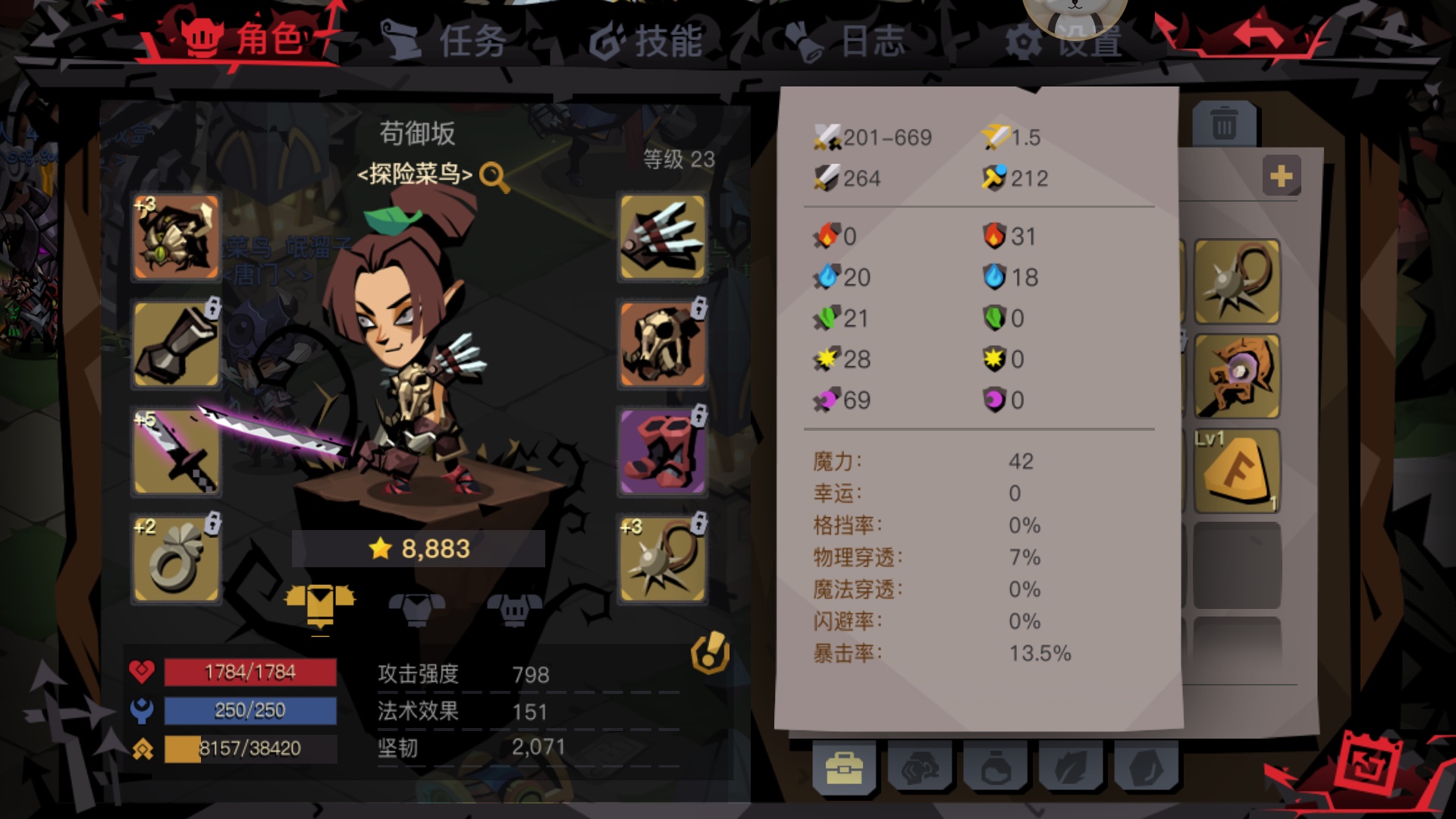Viewport: 1456px width, 819px height.
Task: Click the +2 ring equipment slot
Action: (x=174, y=560)
